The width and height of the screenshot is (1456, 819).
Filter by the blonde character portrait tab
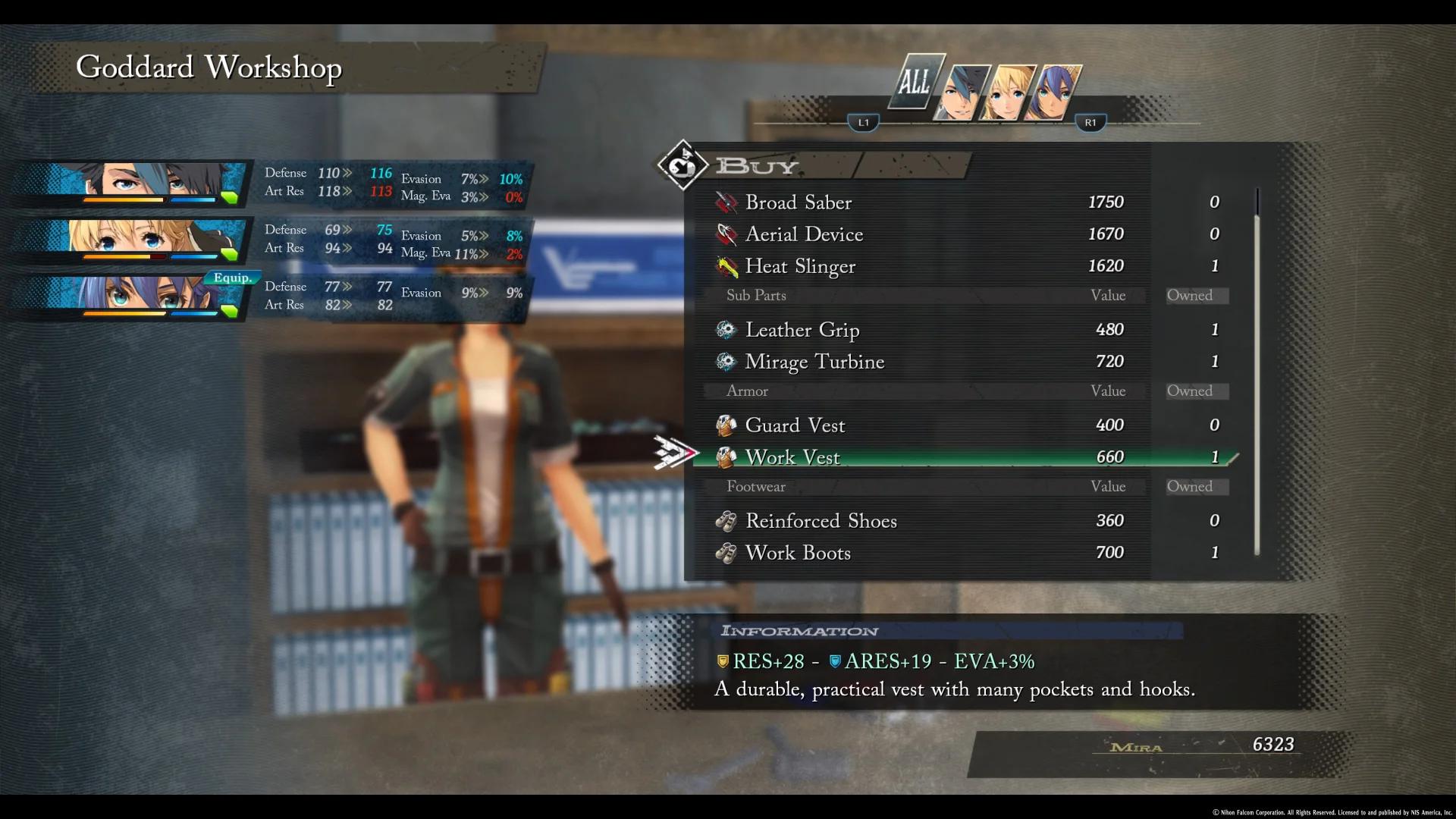pos(1006,93)
